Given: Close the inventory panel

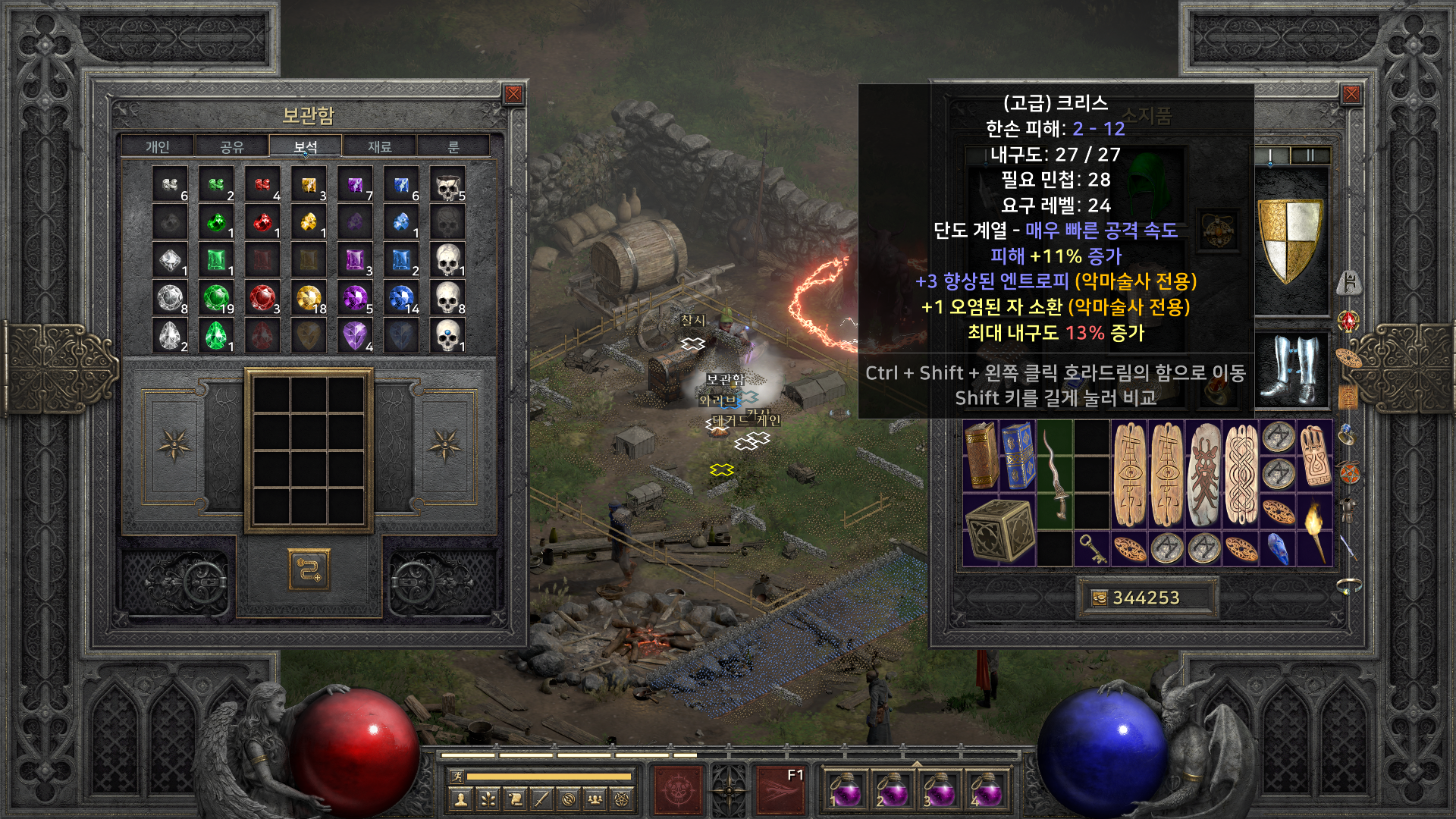Looking at the screenshot, I should click(x=1351, y=94).
